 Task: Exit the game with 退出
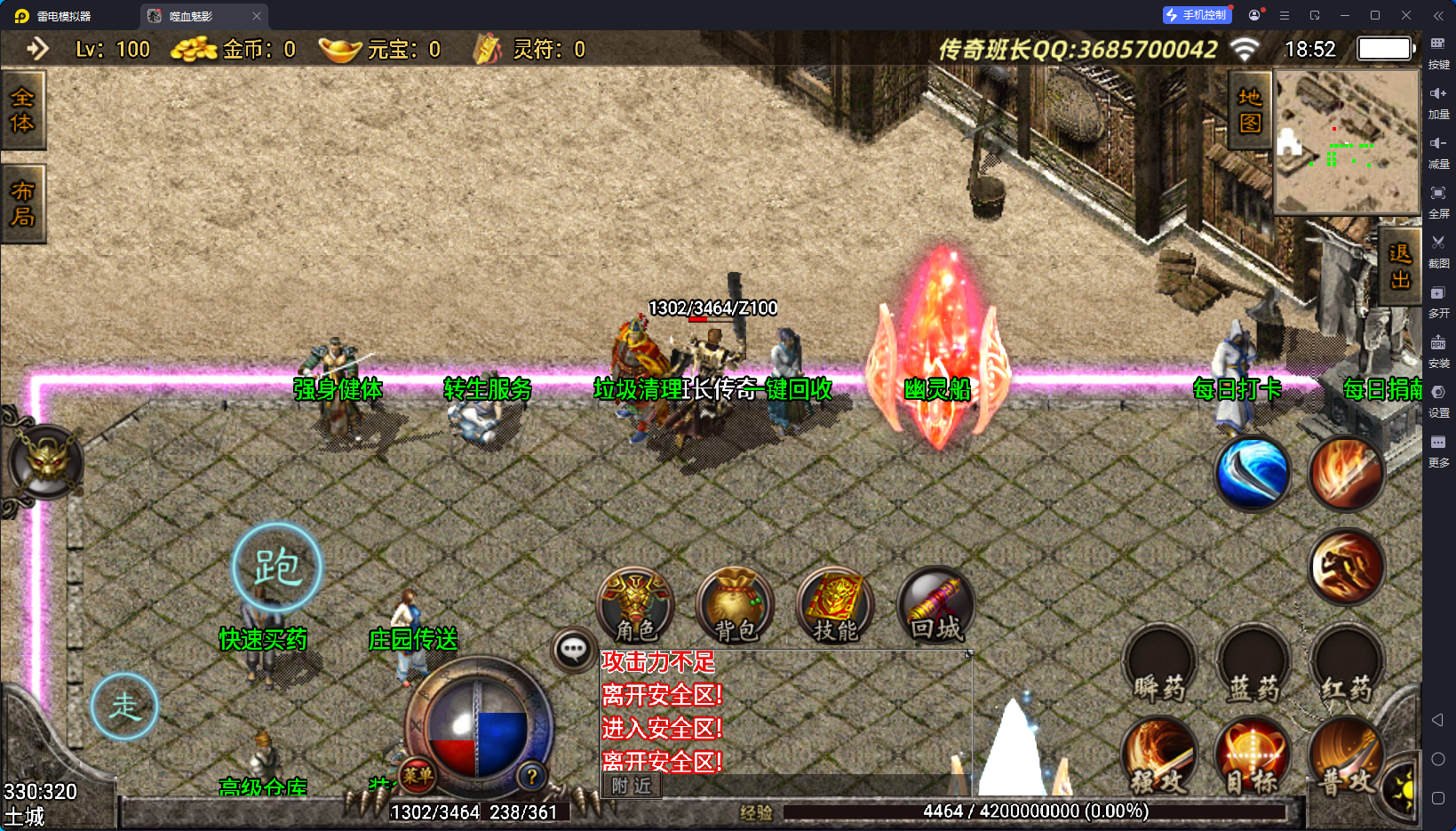coord(1400,267)
